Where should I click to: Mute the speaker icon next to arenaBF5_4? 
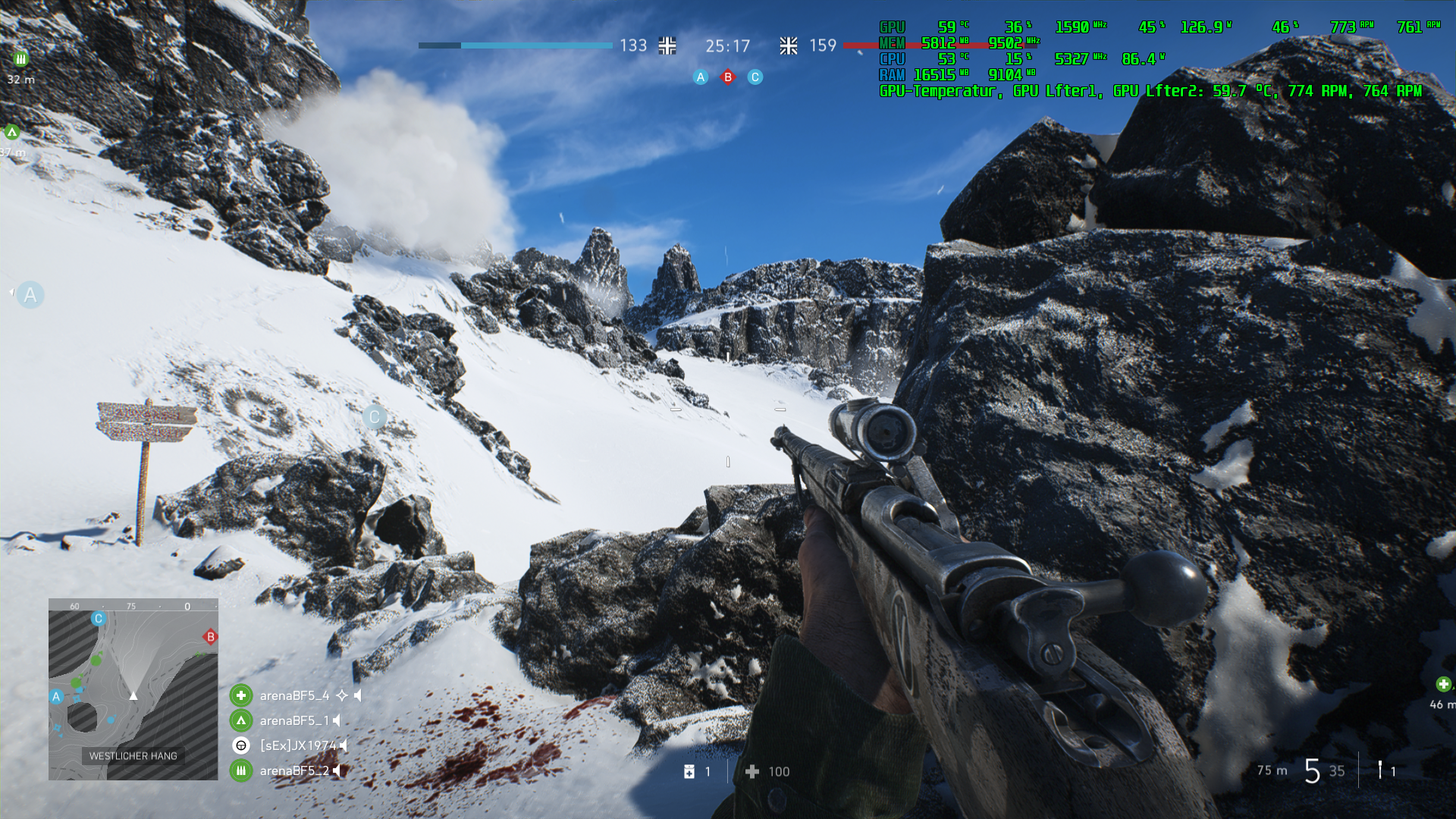[358, 695]
